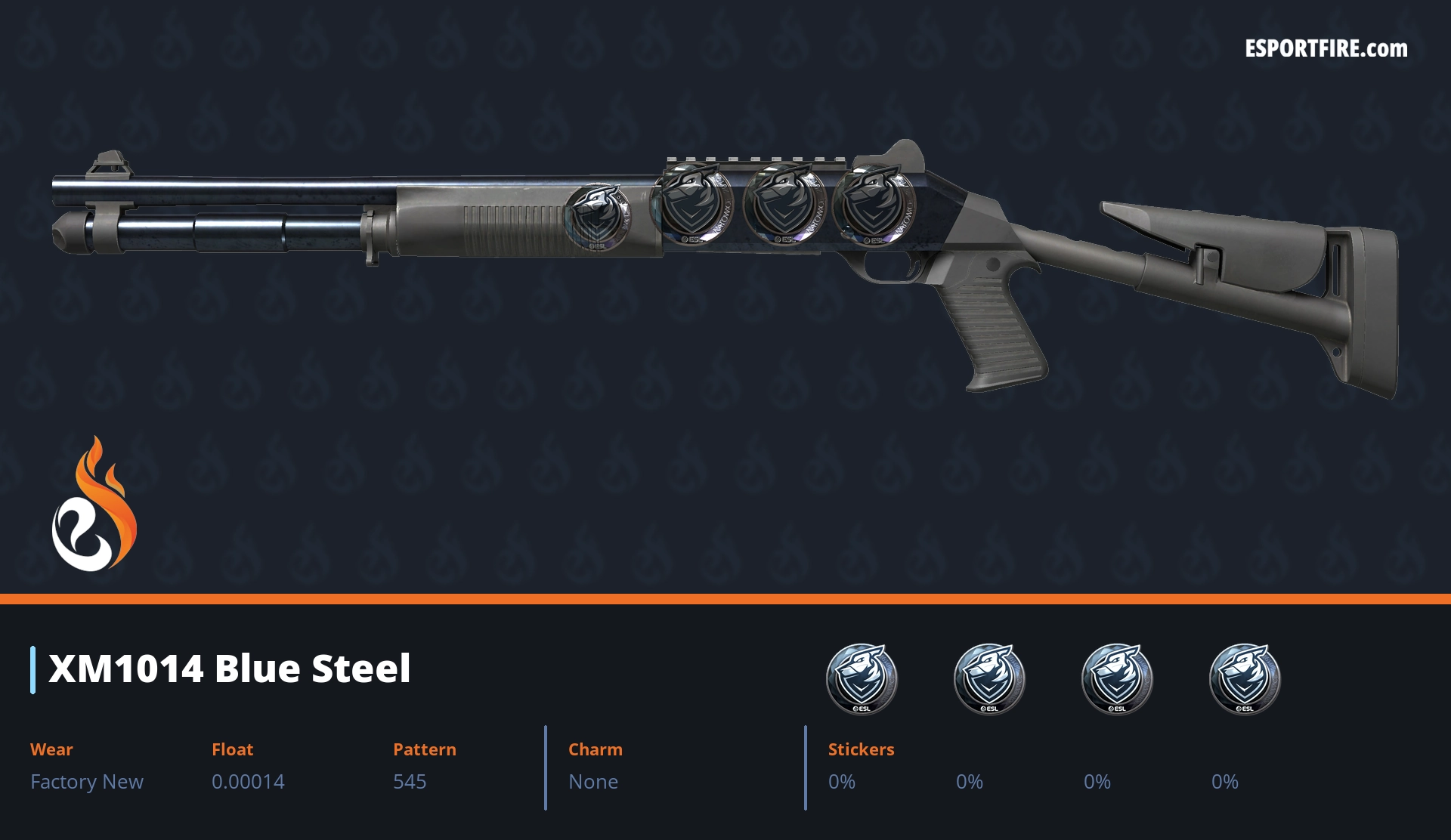Viewport: 1451px width, 840px height.
Task: Click the ESPORTFIRE.com site link
Action: (x=1326, y=49)
